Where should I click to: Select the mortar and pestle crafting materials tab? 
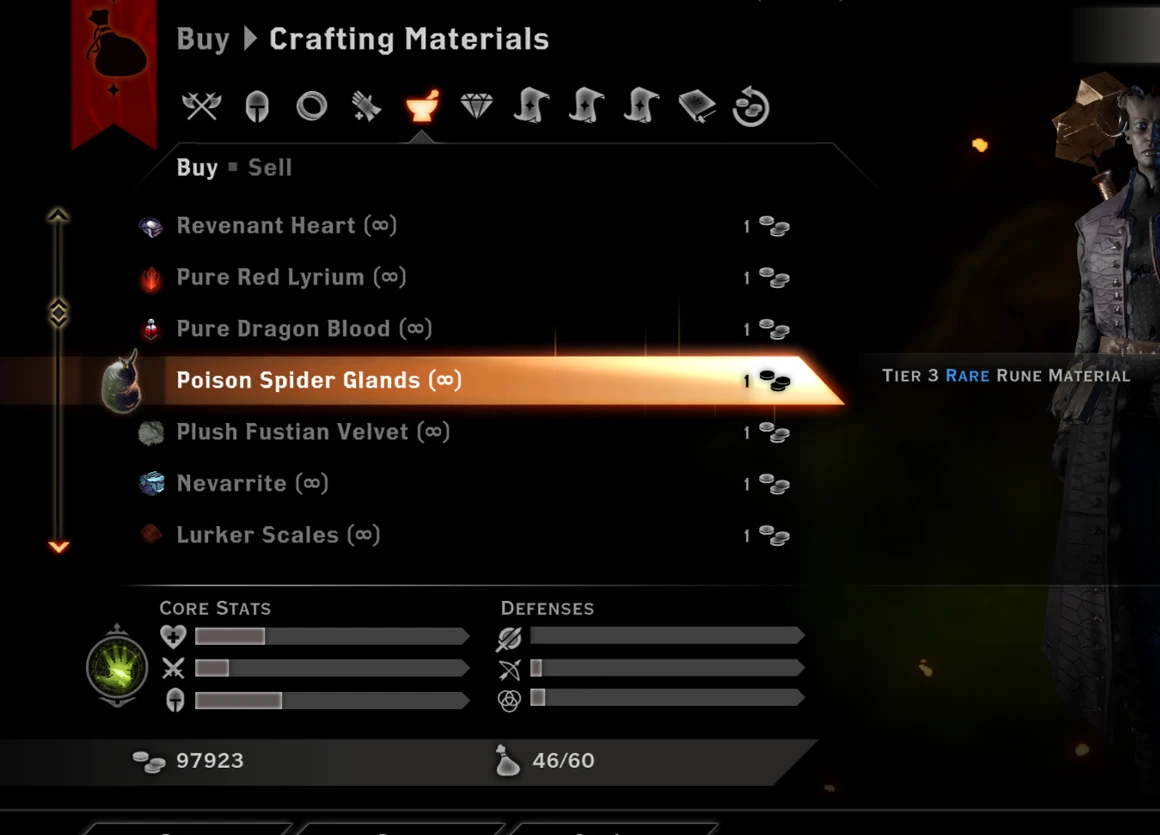pyautogui.click(x=422, y=106)
